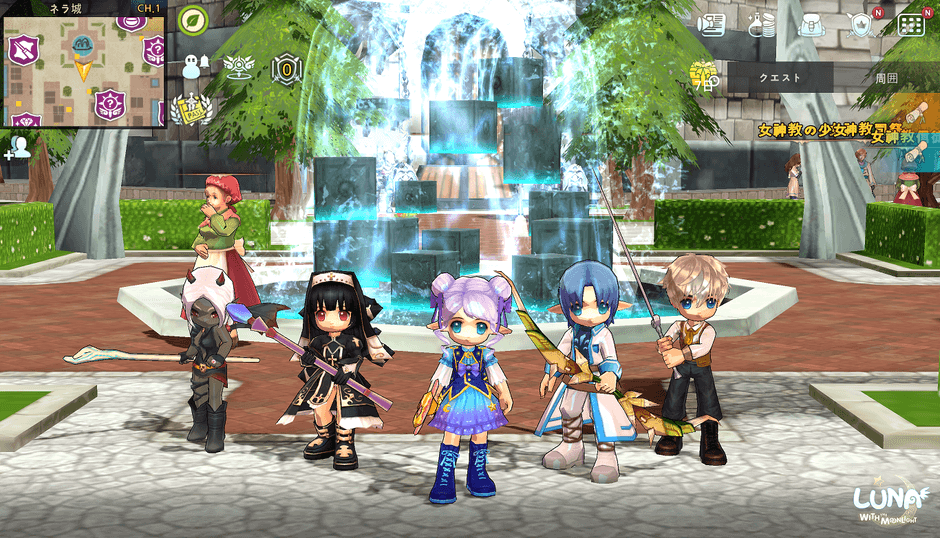The height and width of the screenshot is (538, 940).
Task: Open the winged emblem icon
Action: (239, 67)
